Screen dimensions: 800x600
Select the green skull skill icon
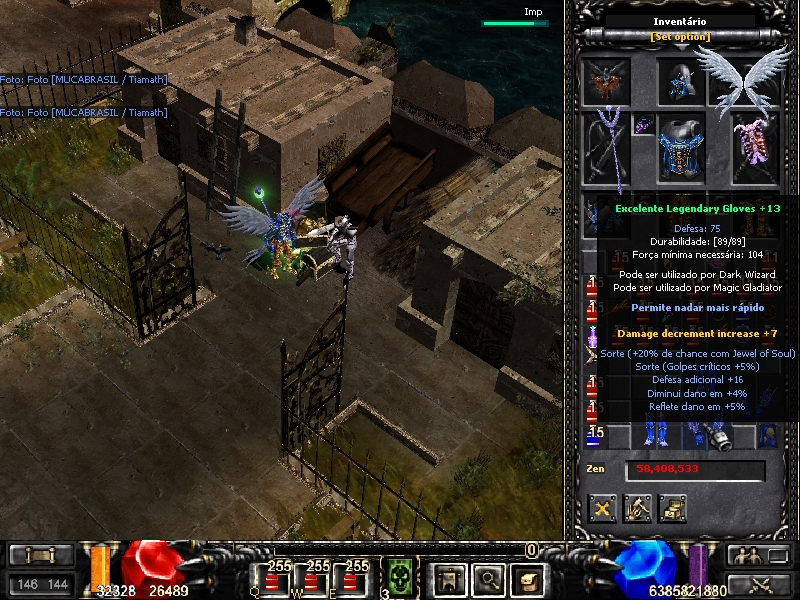399,577
